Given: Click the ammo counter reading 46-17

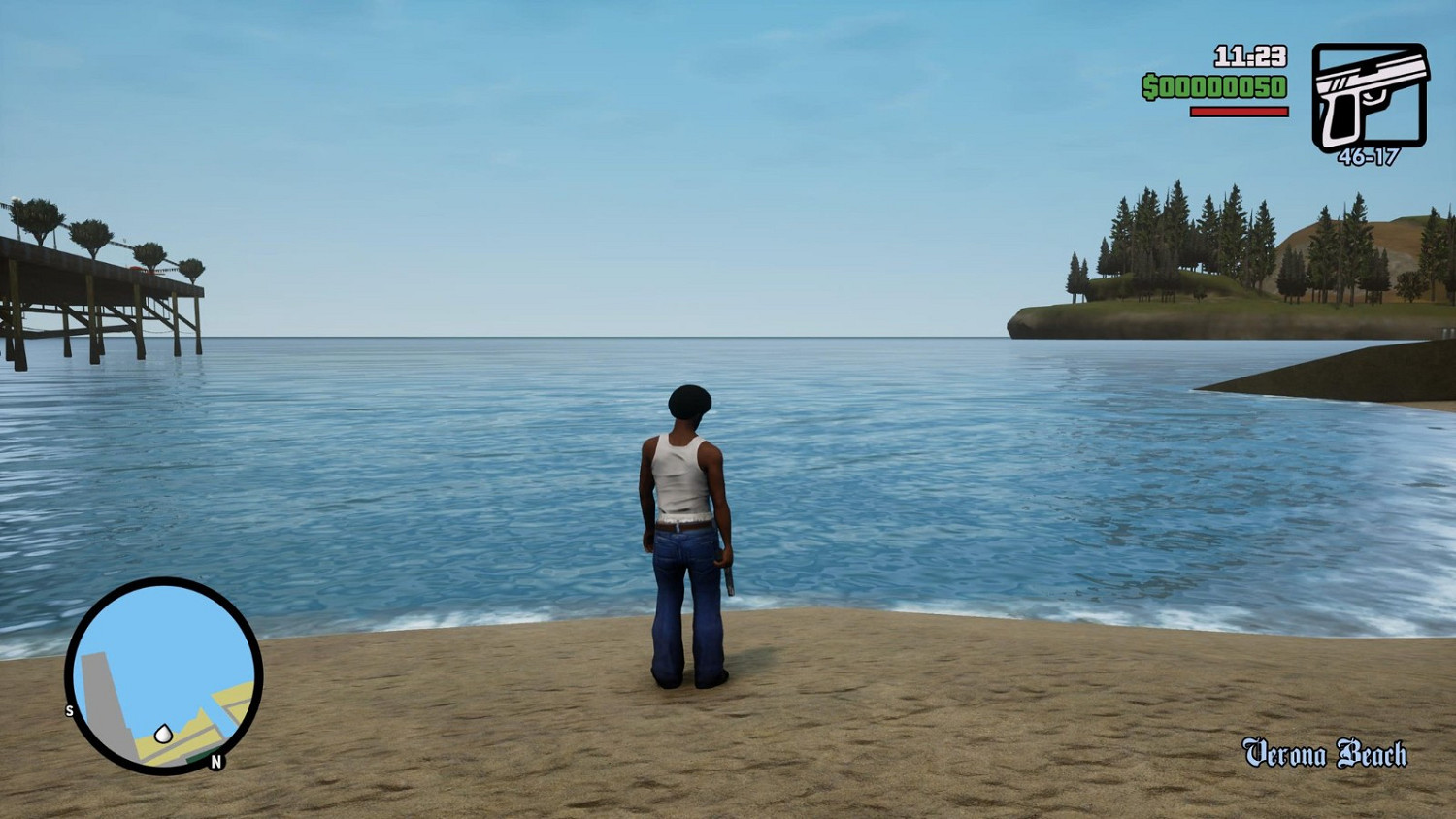Looking at the screenshot, I should [x=1368, y=153].
